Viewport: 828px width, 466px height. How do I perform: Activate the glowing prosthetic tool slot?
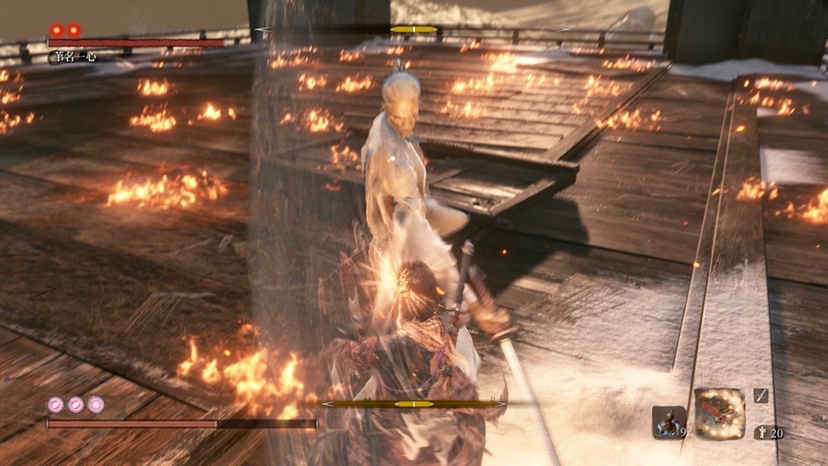(x=720, y=414)
